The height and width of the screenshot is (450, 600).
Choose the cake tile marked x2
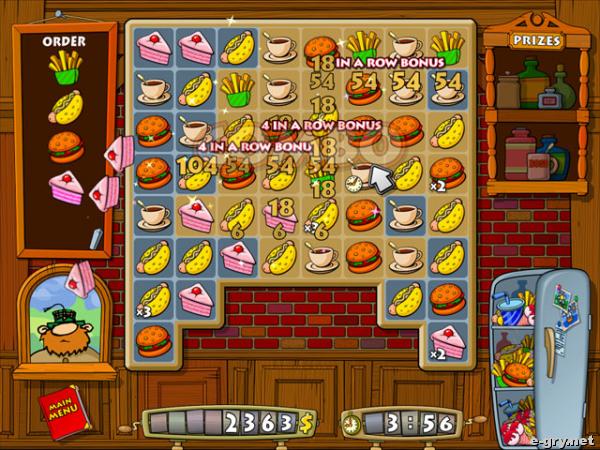[x=446, y=341]
